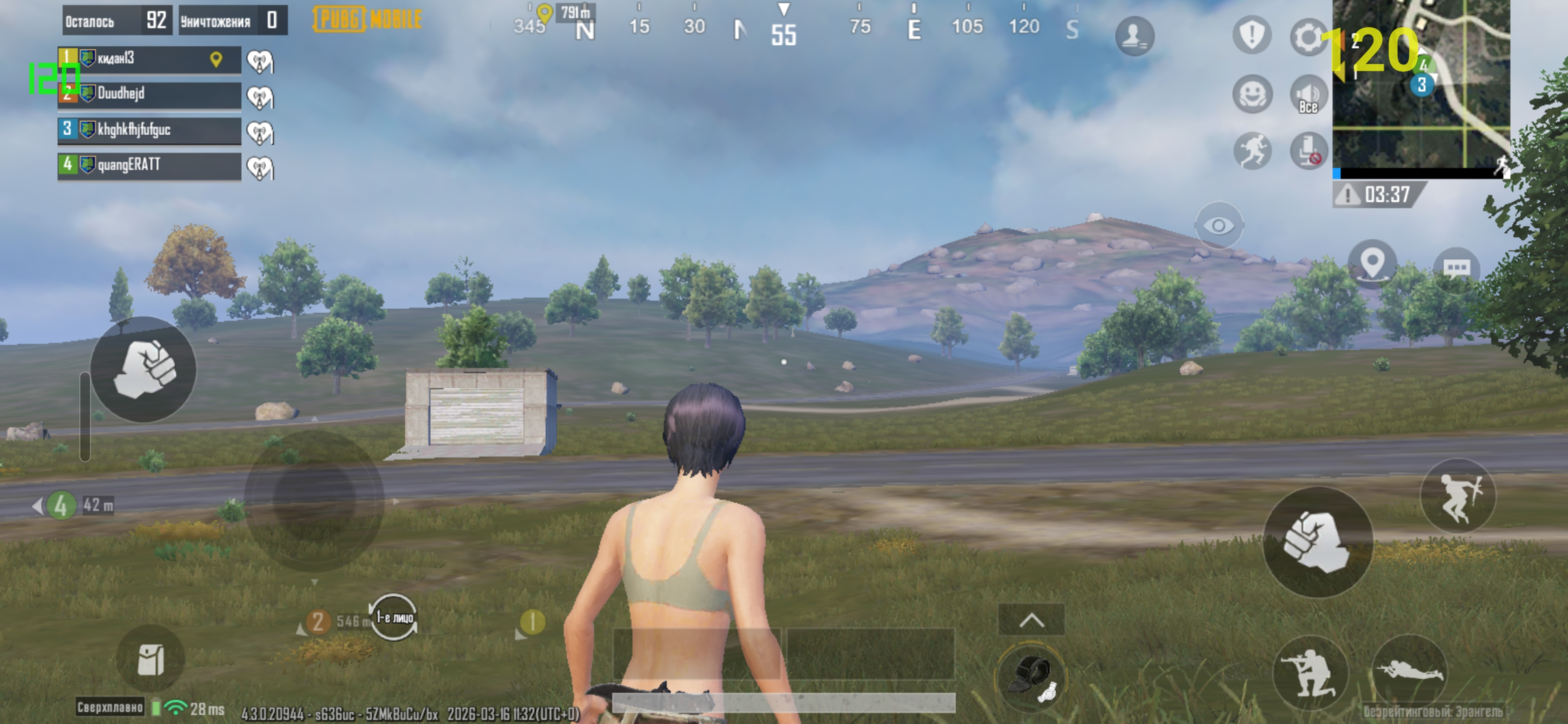
Task: Punch with the left fist button
Action: 144,369
